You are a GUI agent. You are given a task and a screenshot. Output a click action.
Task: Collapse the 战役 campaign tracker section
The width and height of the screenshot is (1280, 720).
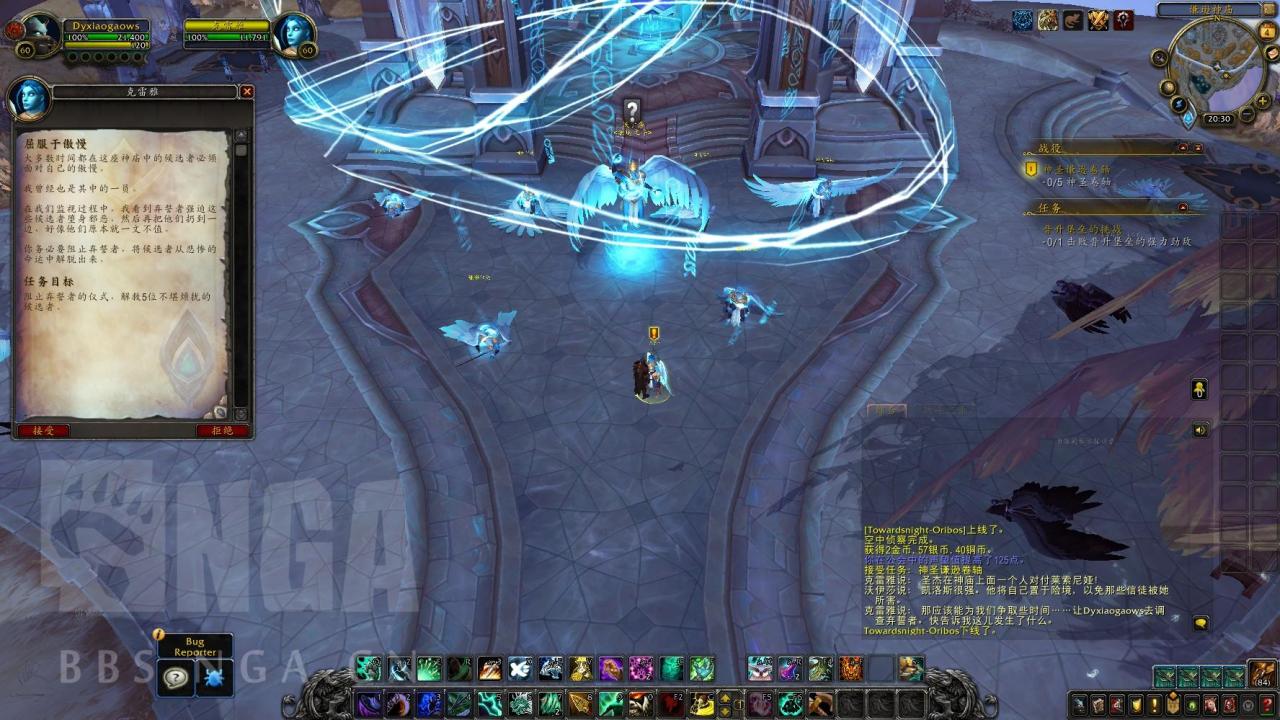[1183, 147]
